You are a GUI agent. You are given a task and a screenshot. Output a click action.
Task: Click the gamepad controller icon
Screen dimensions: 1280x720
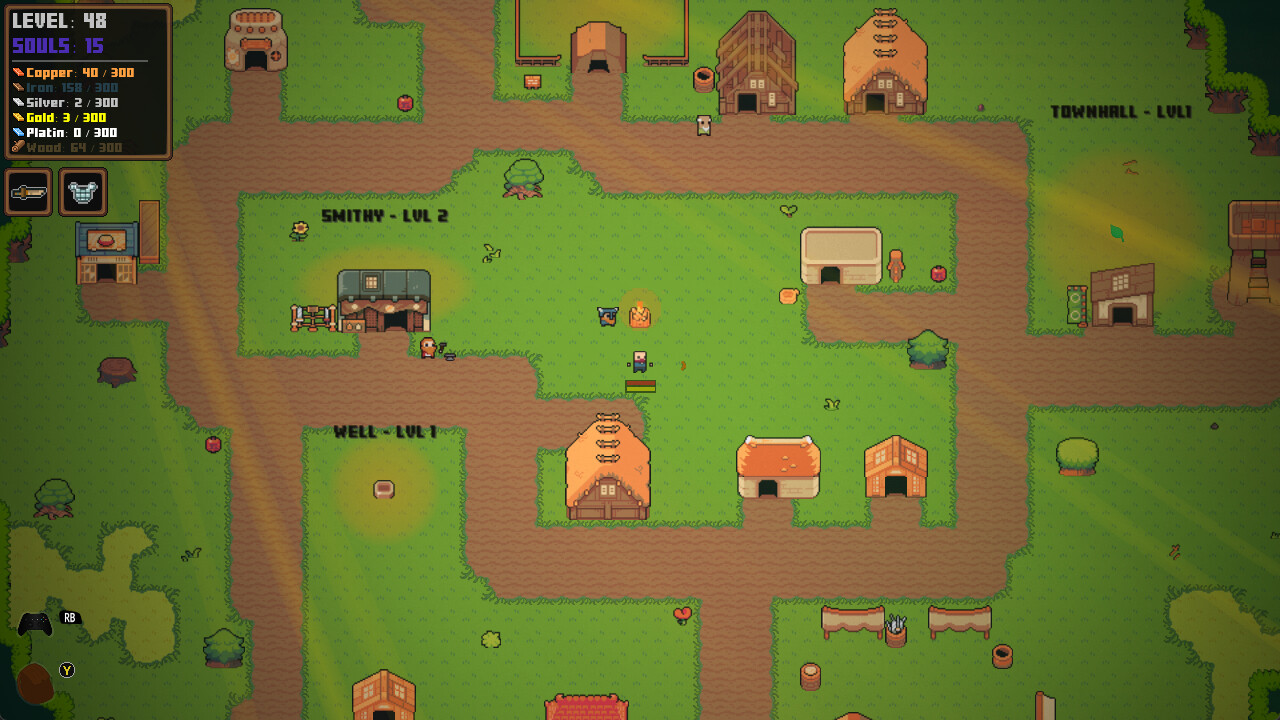[35, 623]
